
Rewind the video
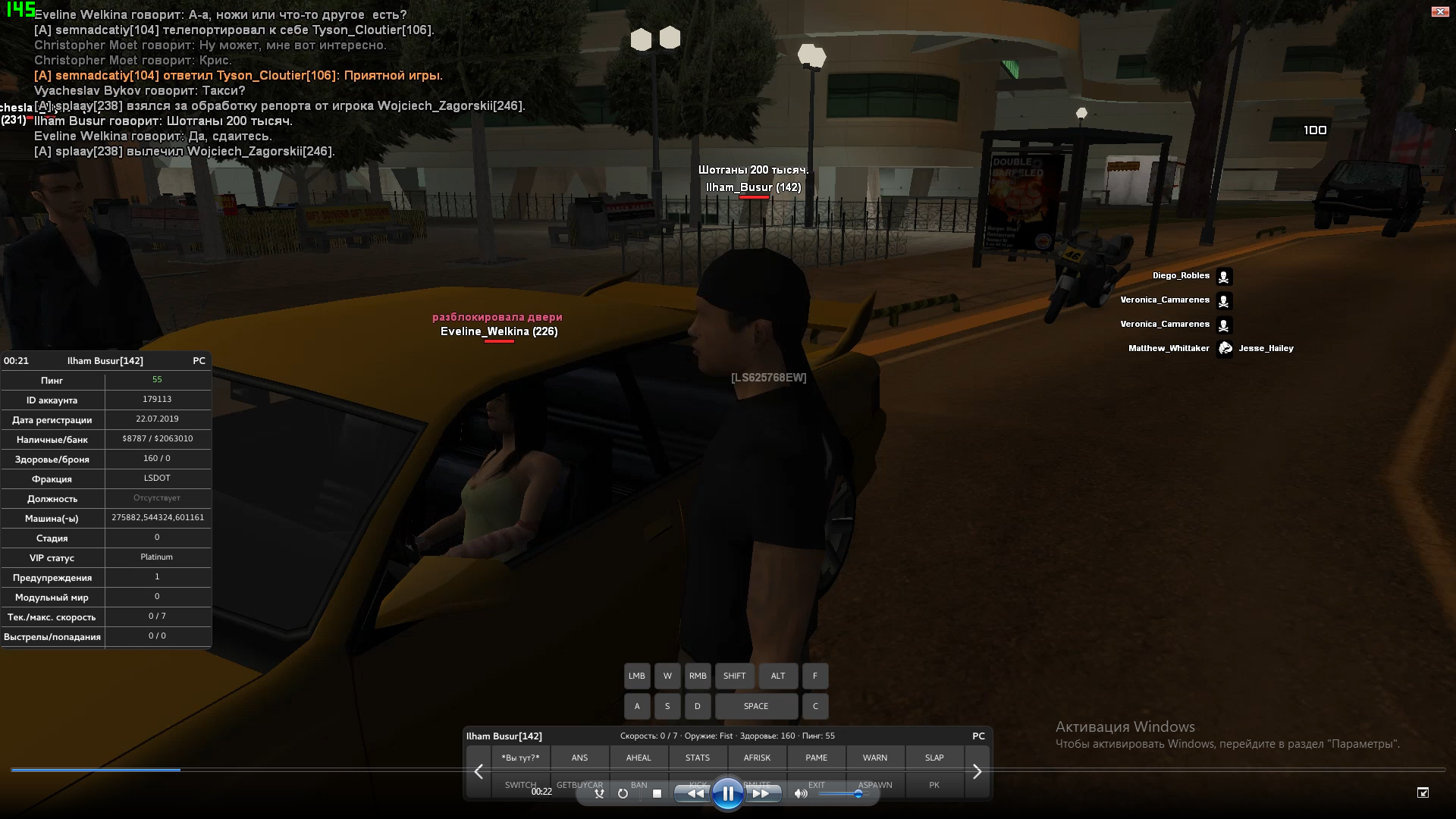point(693,794)
